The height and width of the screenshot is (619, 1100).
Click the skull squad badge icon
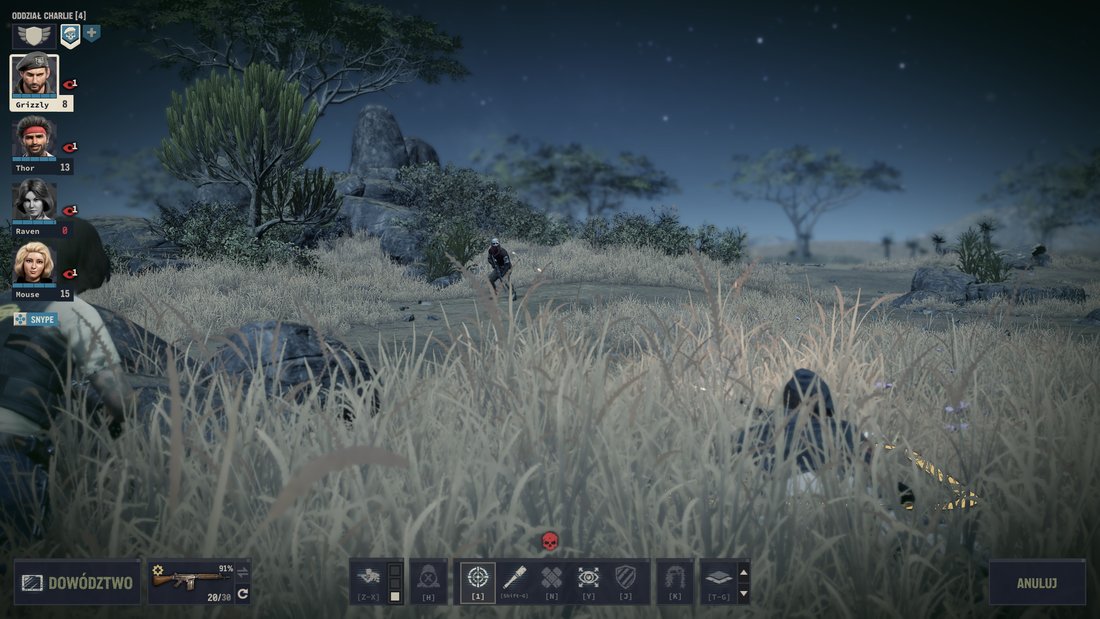[x=70, y=36]
